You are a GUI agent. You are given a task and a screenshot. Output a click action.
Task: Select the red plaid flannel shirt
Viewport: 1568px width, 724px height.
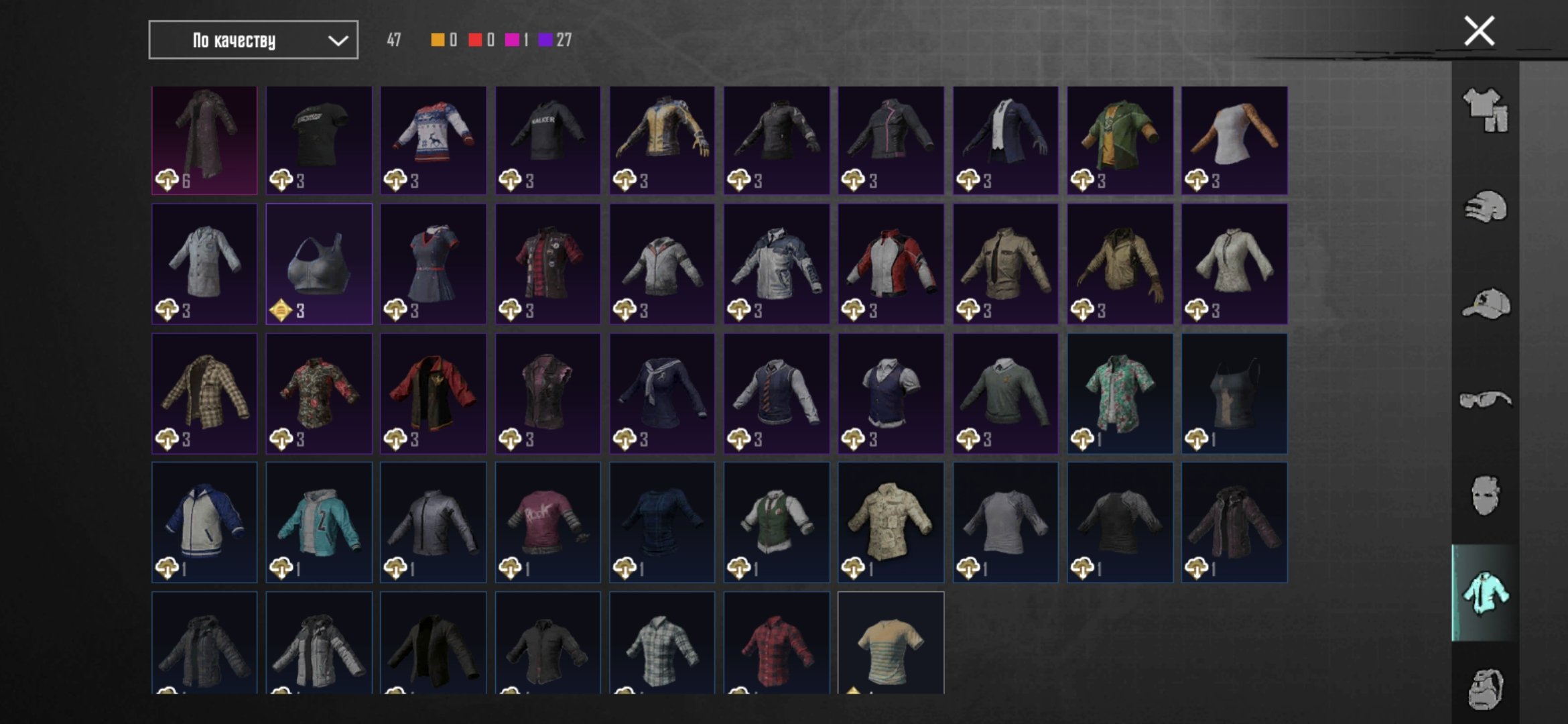point(777,644)
